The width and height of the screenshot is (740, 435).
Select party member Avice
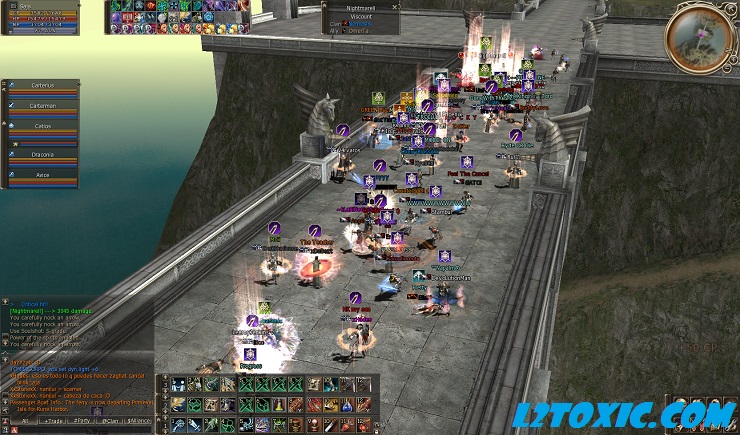click(42, 172)
